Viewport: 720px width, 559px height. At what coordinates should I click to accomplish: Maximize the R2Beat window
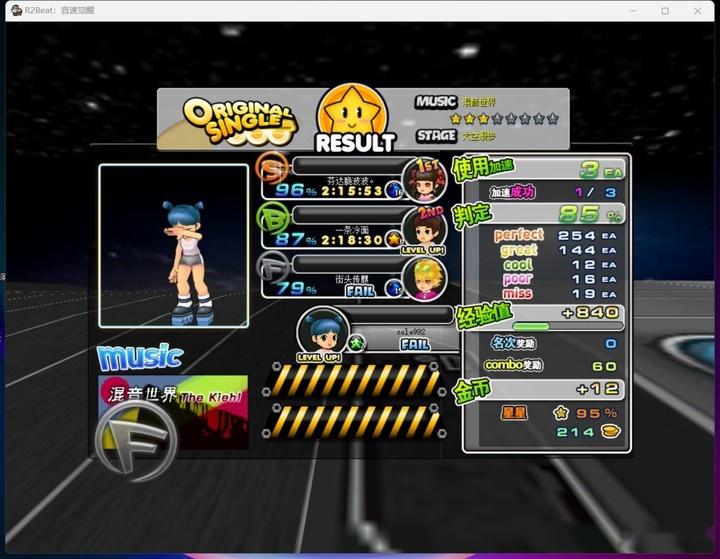pyautogui.click(x=665, y=10)
